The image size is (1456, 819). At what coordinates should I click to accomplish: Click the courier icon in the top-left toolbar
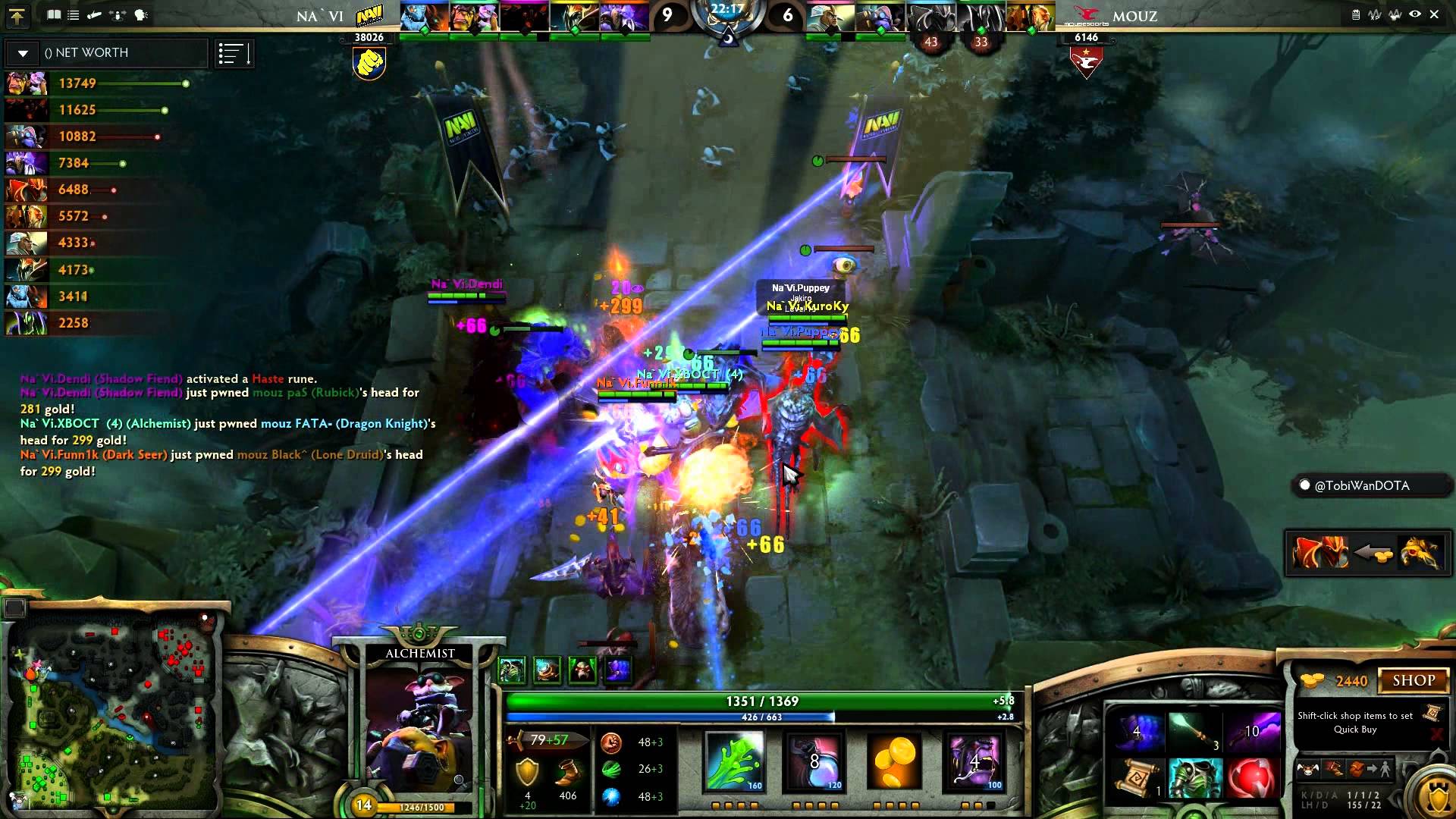(94, 15)
